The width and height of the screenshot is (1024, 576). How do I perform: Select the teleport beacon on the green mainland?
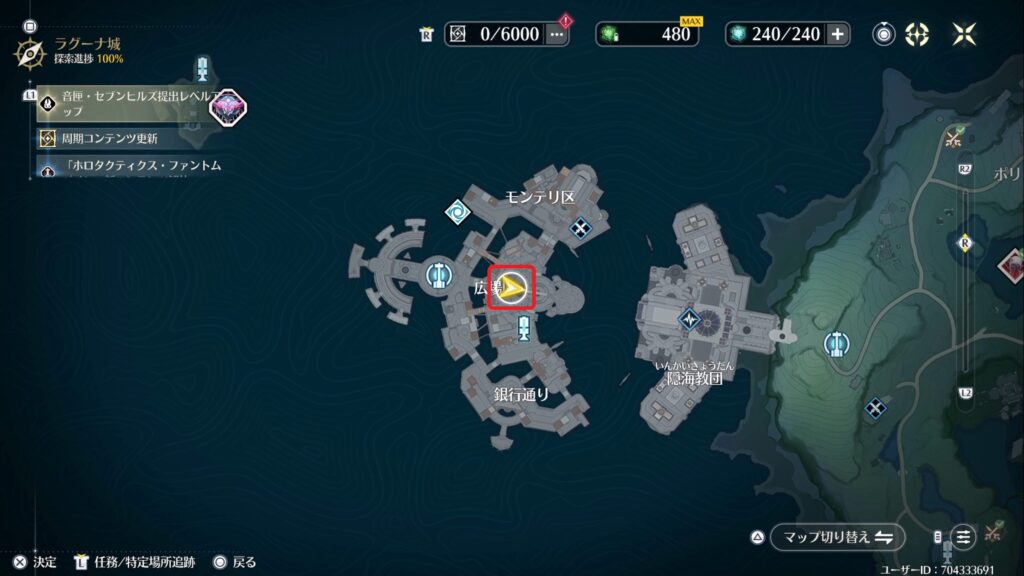(x=836, y=345)
